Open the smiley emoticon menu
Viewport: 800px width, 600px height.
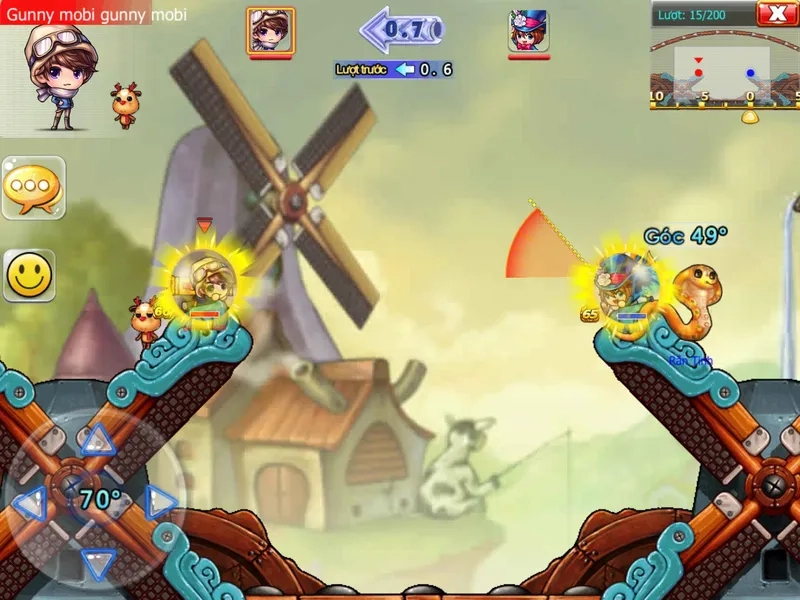(30, 275)
